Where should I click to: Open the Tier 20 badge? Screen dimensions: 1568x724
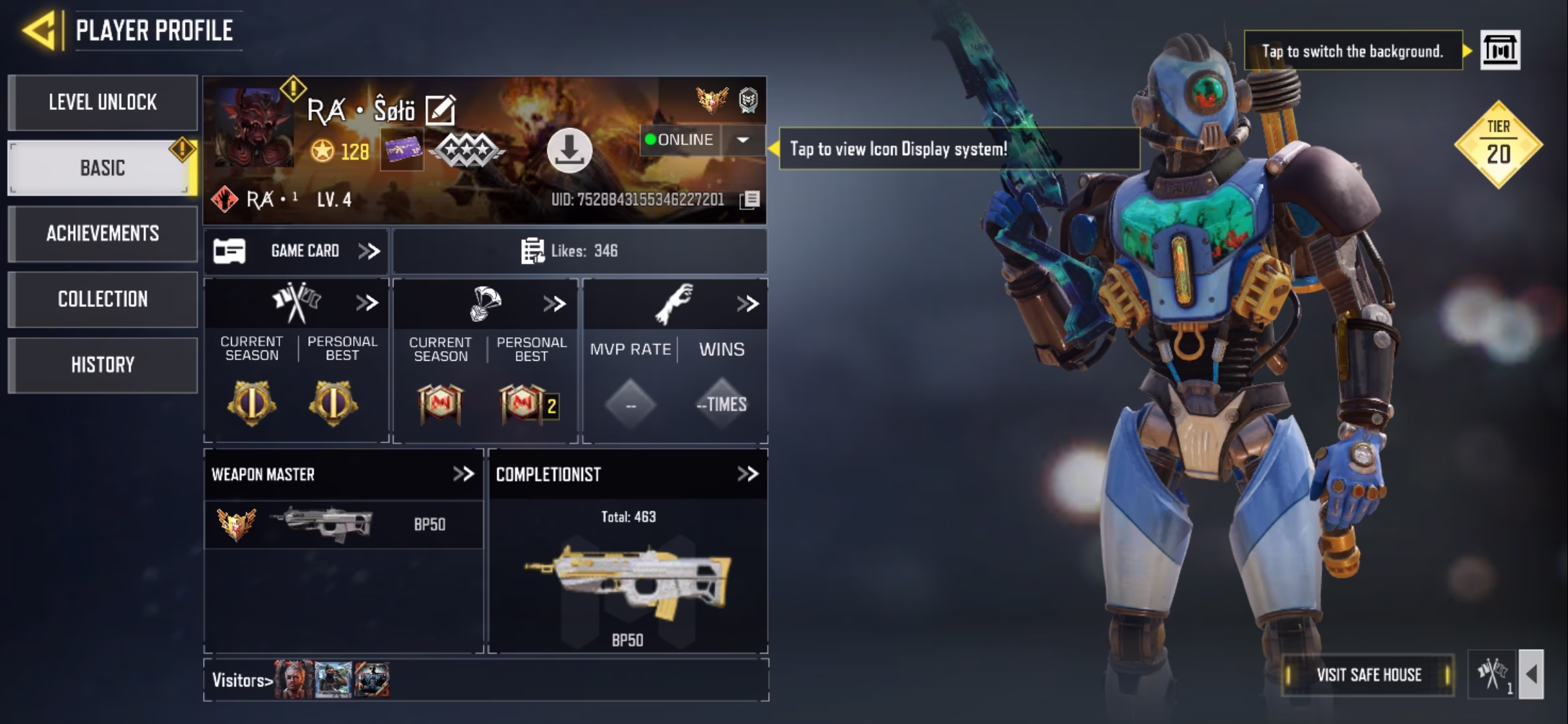pyautogui.click(x=1498, y=144)
